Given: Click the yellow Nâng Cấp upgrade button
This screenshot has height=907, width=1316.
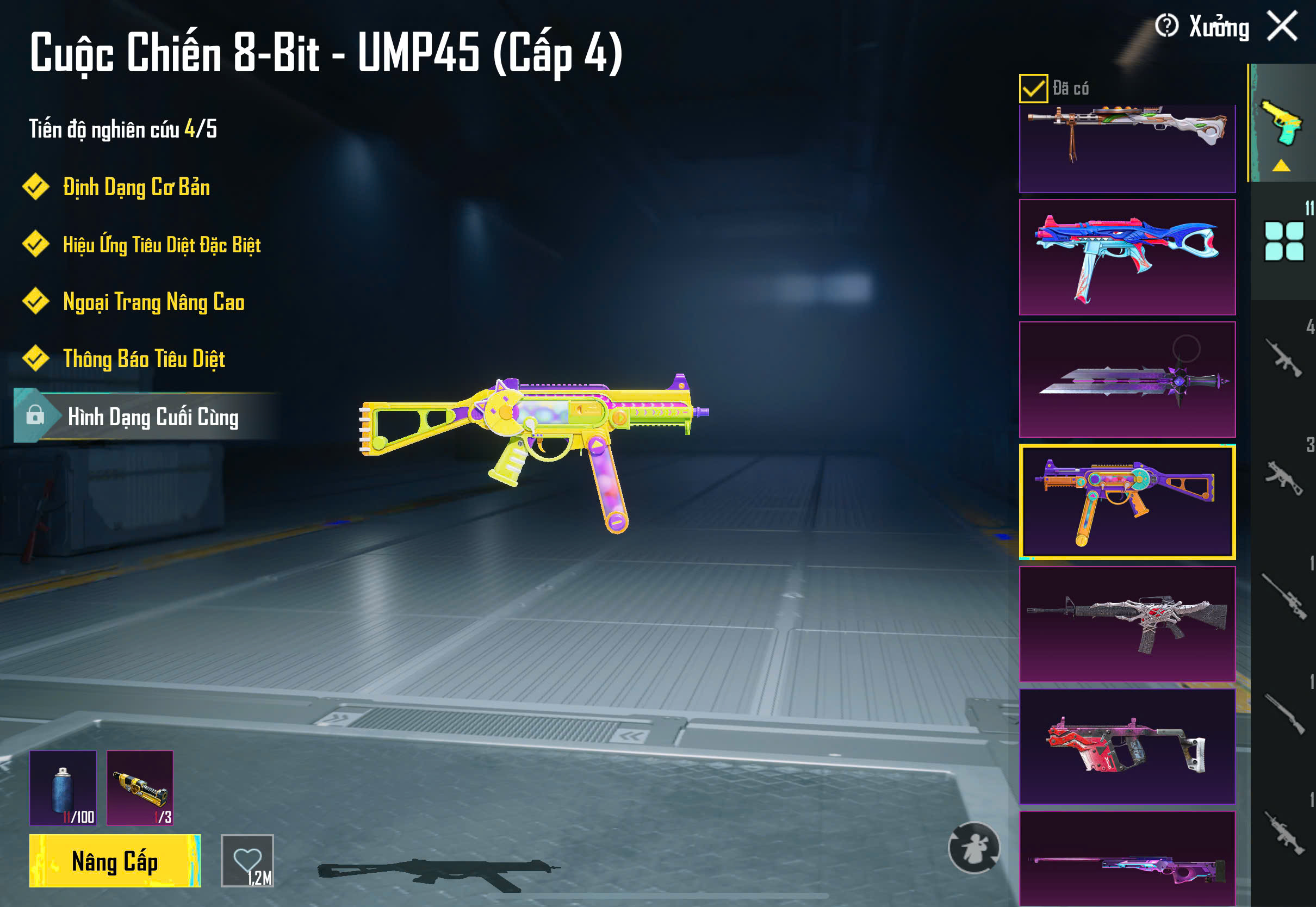Looking at the screenshot, I should pos(115,861).
